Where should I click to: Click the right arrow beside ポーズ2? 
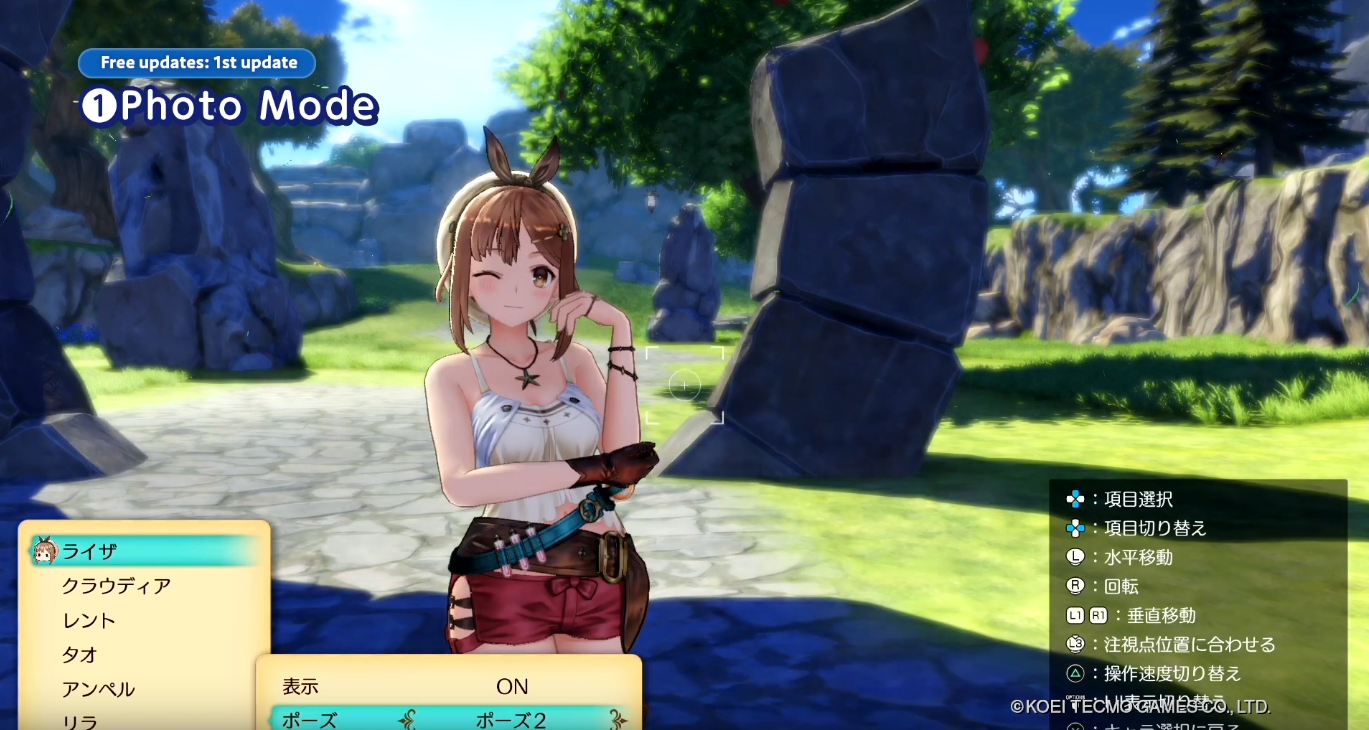618,720
